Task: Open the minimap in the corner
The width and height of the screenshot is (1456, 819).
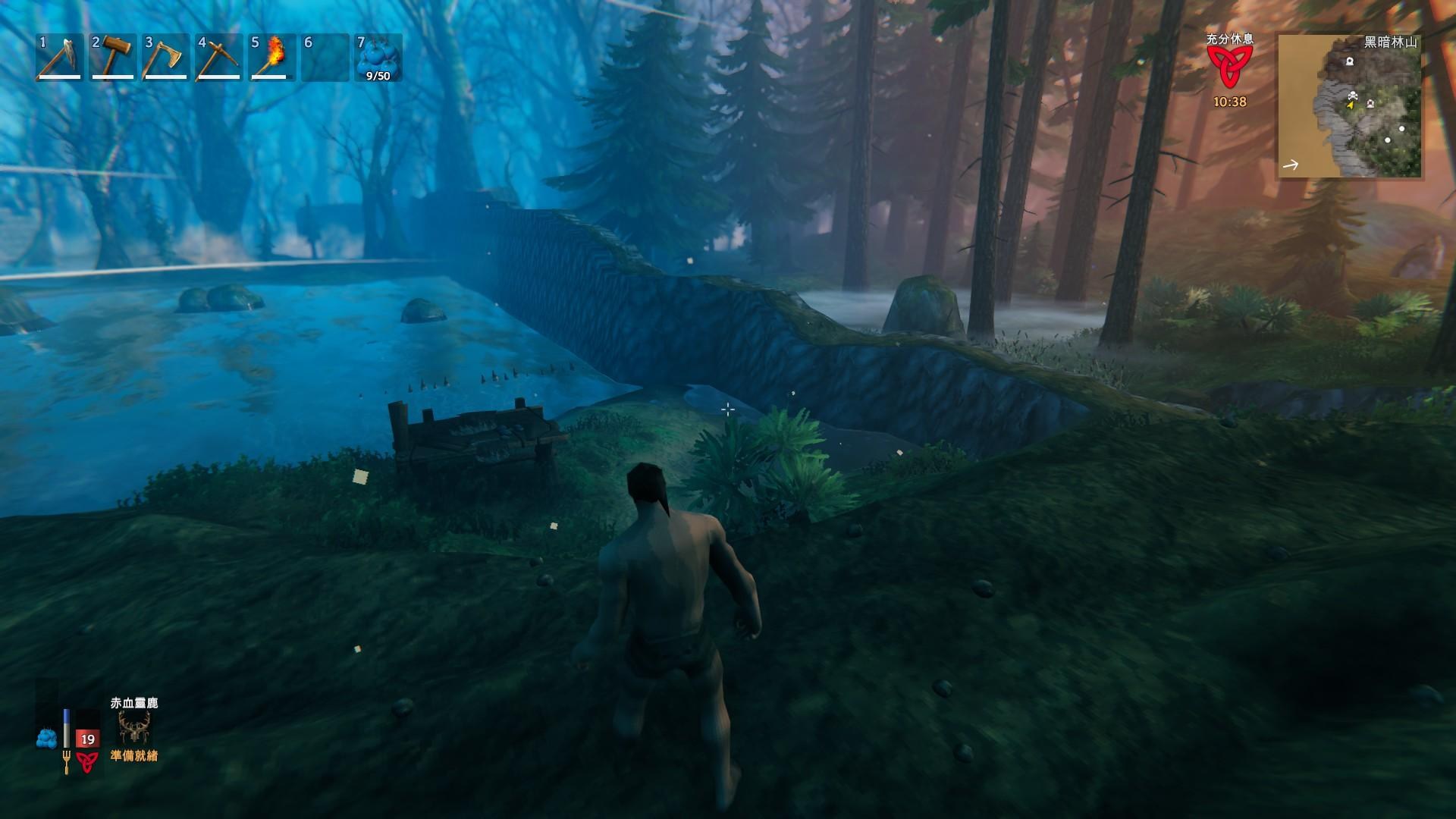Action: [1349, 106]
